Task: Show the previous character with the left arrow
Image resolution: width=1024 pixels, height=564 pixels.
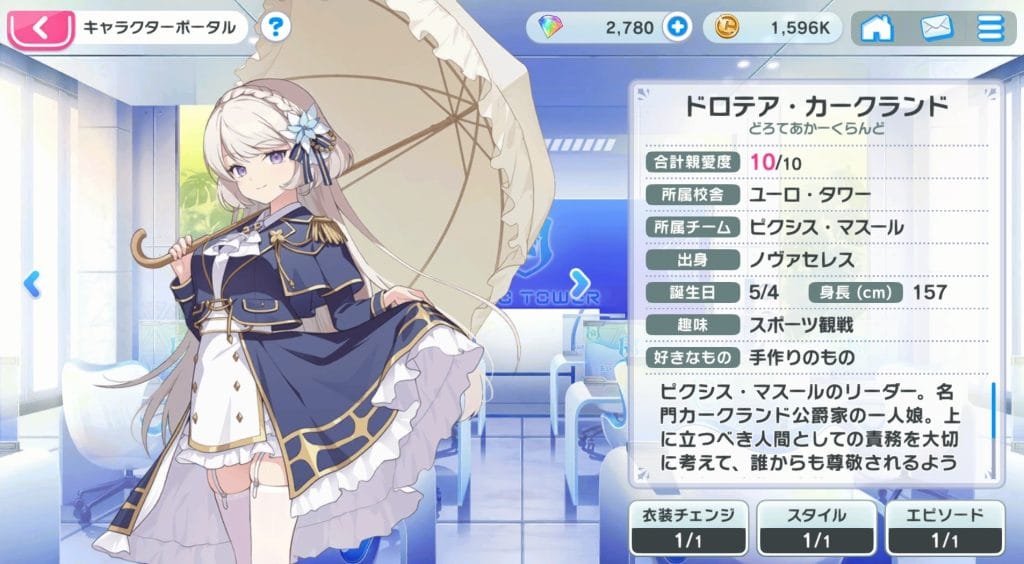Action: (32, 284)
